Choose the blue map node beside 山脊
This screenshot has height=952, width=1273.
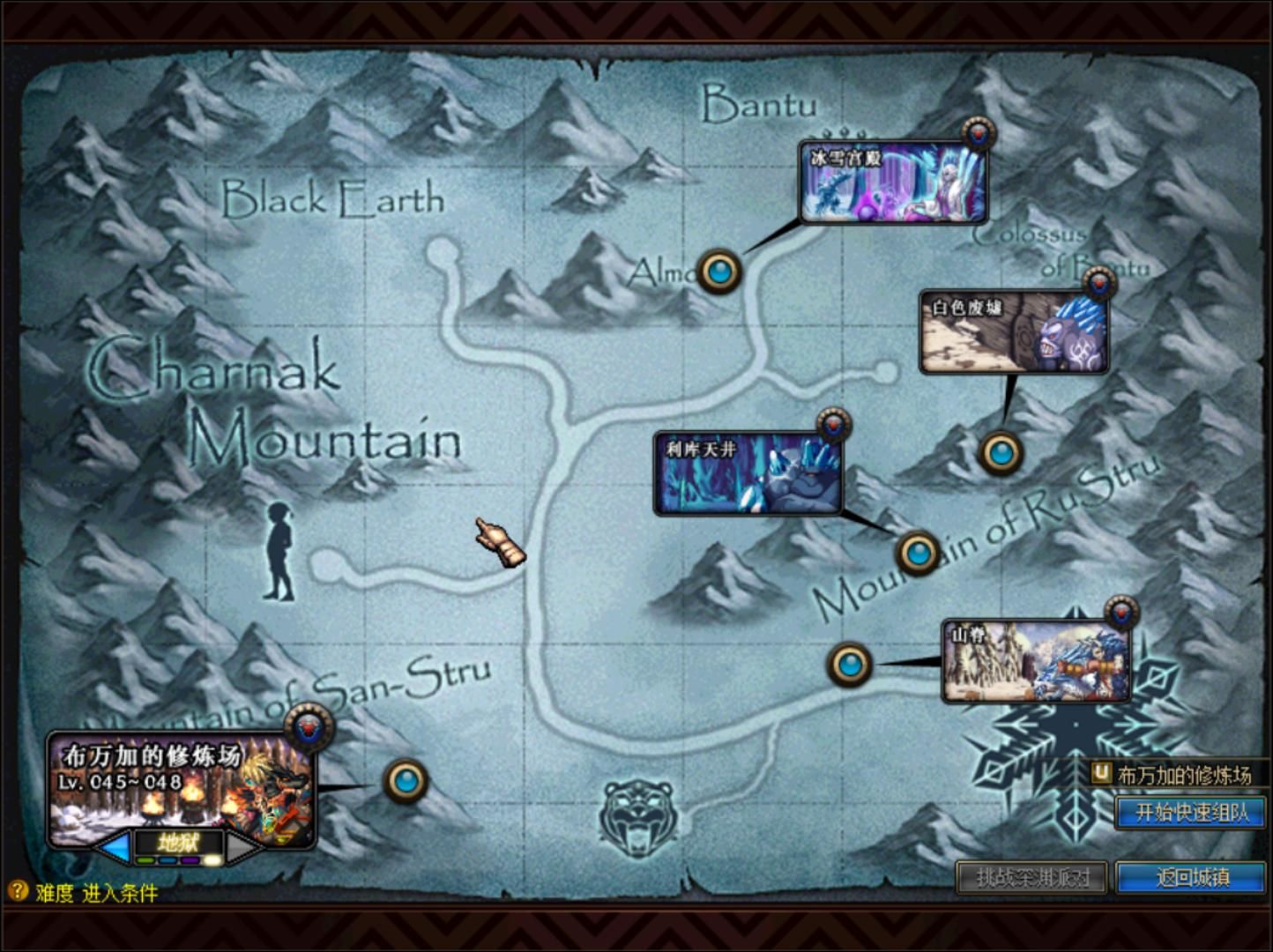[x=850, y=664]
